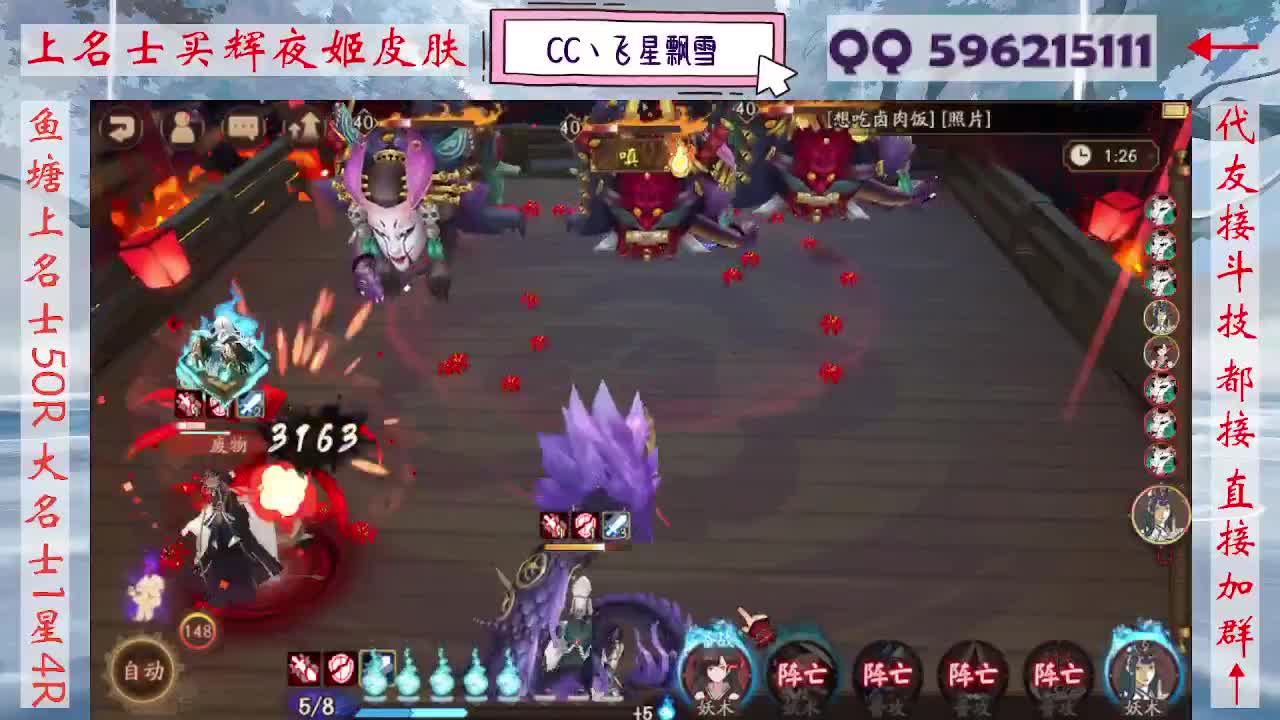Open the chat bubble icon
Image resolution: width=1280 pixels, height=720 pixels.
point(243,126)
